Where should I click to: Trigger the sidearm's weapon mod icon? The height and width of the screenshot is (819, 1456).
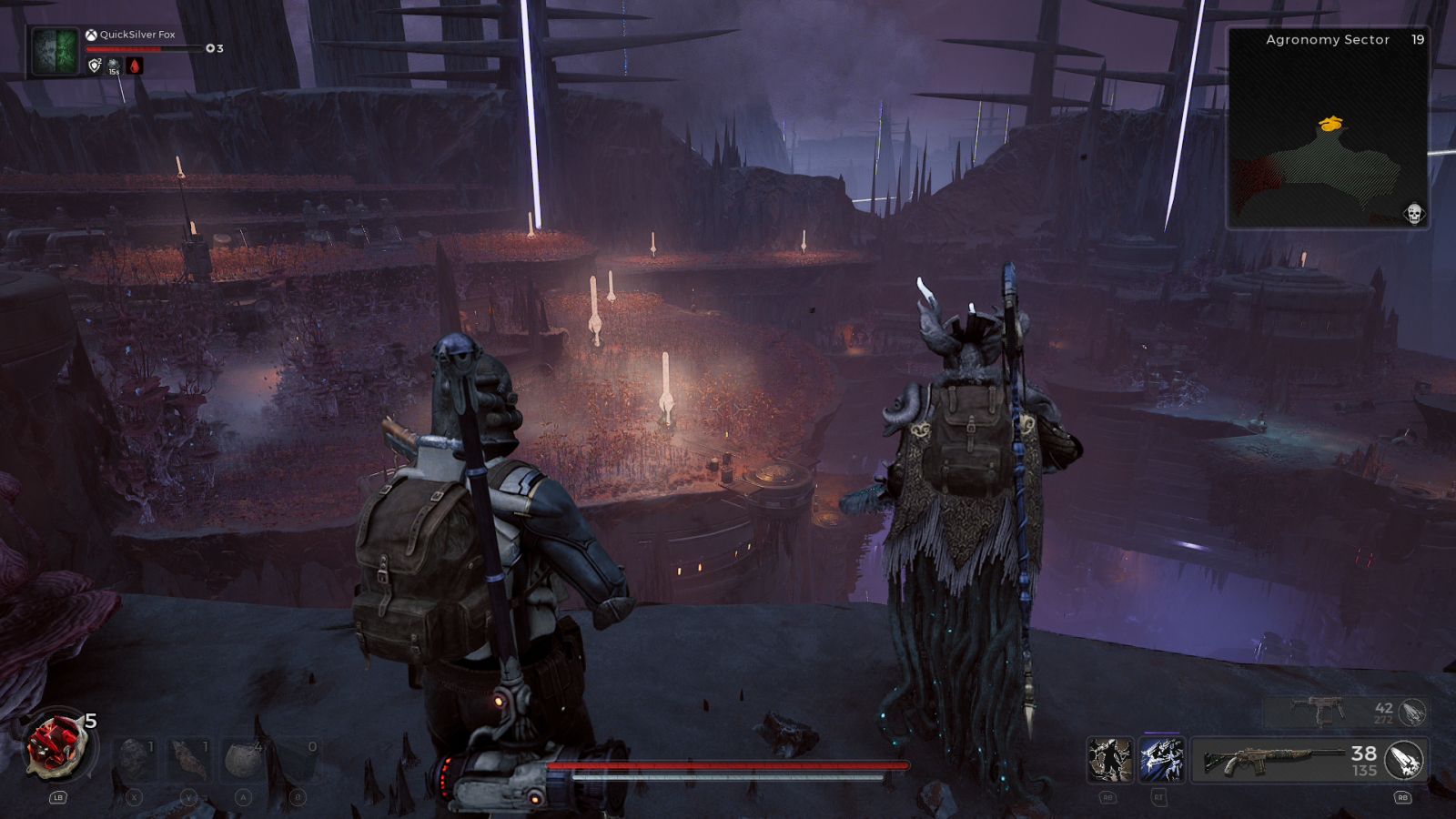(1412, 712)
